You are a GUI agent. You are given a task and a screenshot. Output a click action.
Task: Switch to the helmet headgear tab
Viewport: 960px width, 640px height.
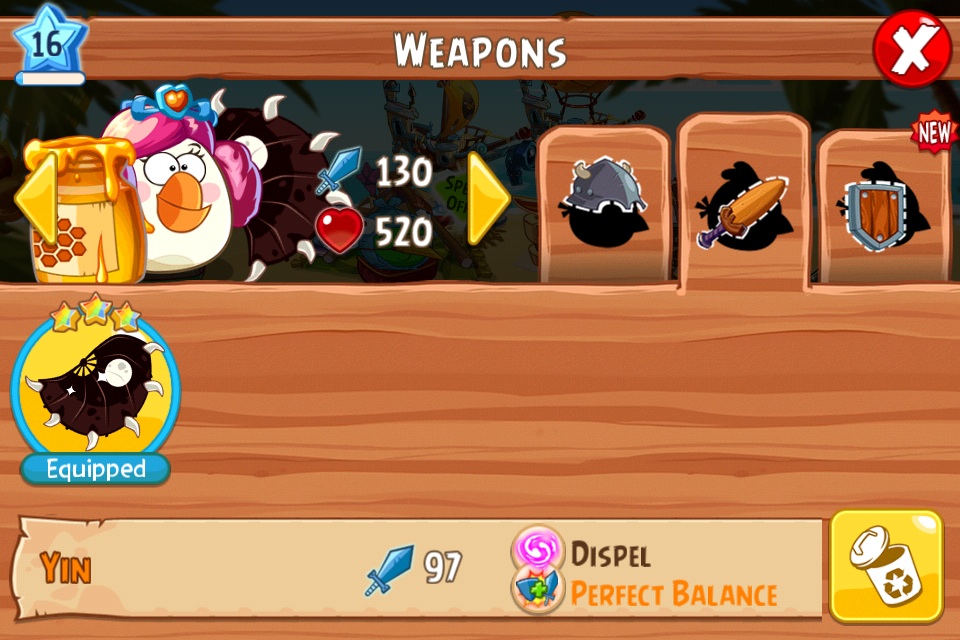click(603, 205)
